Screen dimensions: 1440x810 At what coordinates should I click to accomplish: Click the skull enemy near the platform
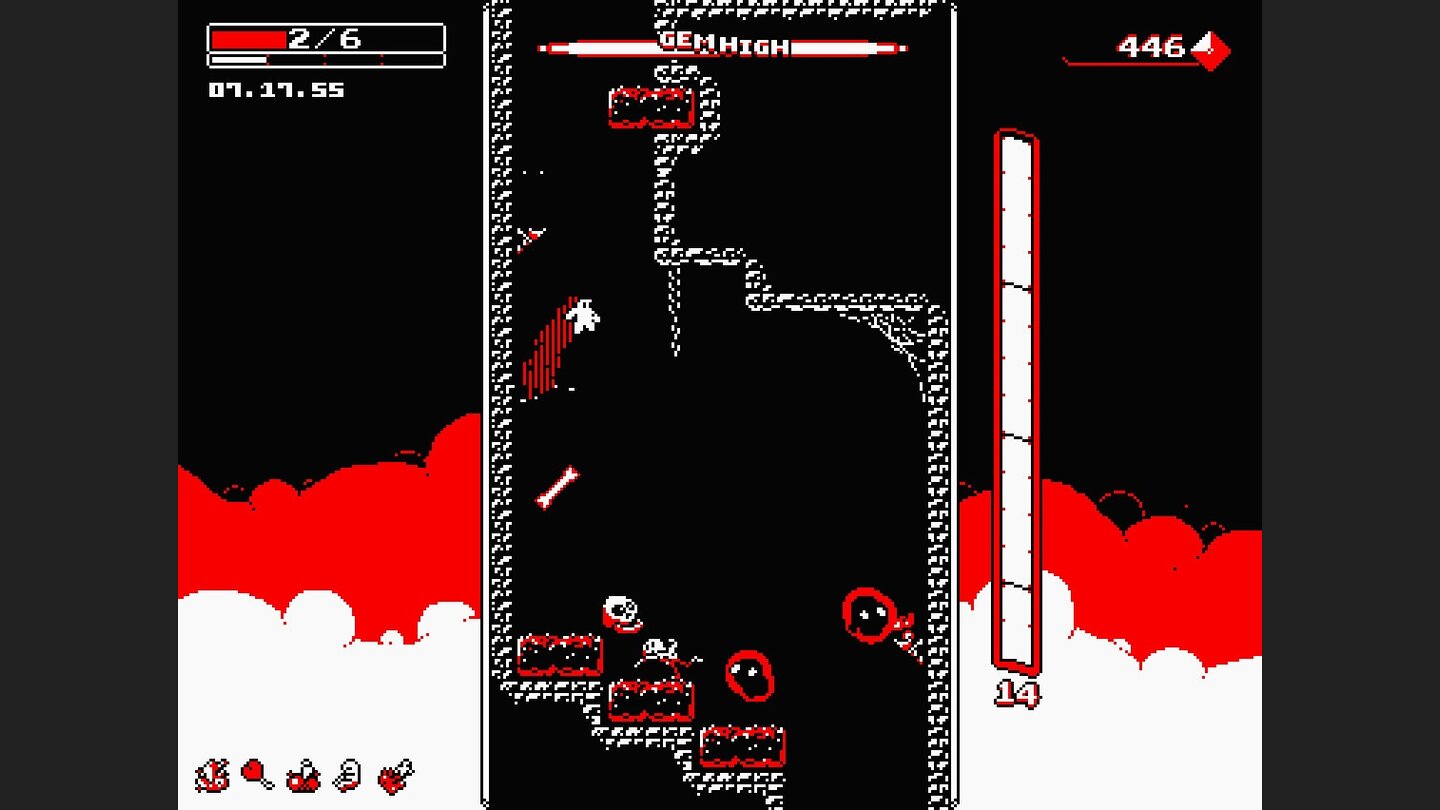coord(620,612)
